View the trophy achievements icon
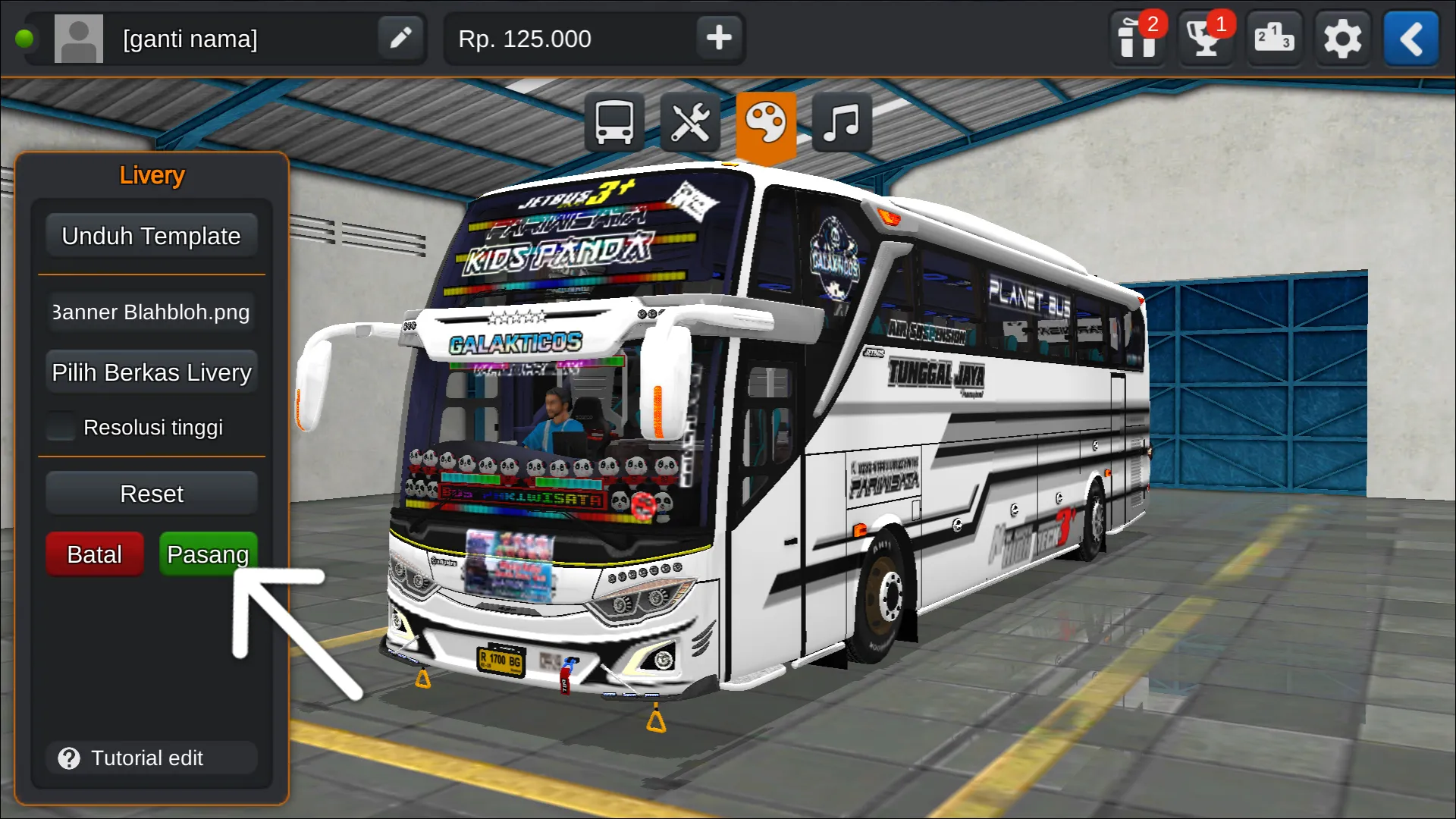Viewport: 1456px width, 819px height. [1206, 38]
